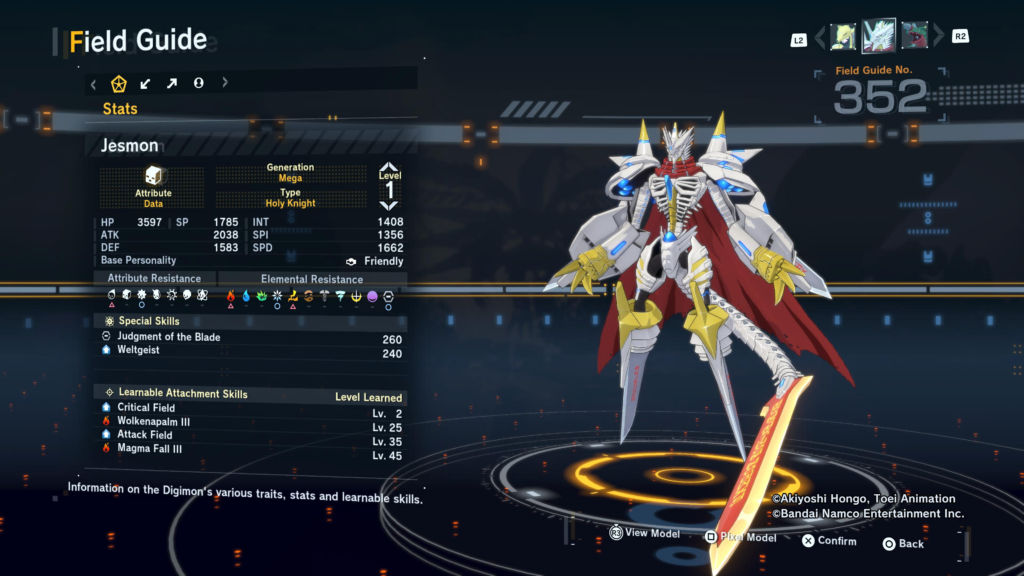The width and height of the screenshot is (1024, 576).
Task: Select the Attack Field skill row
Action: [145, 435]
